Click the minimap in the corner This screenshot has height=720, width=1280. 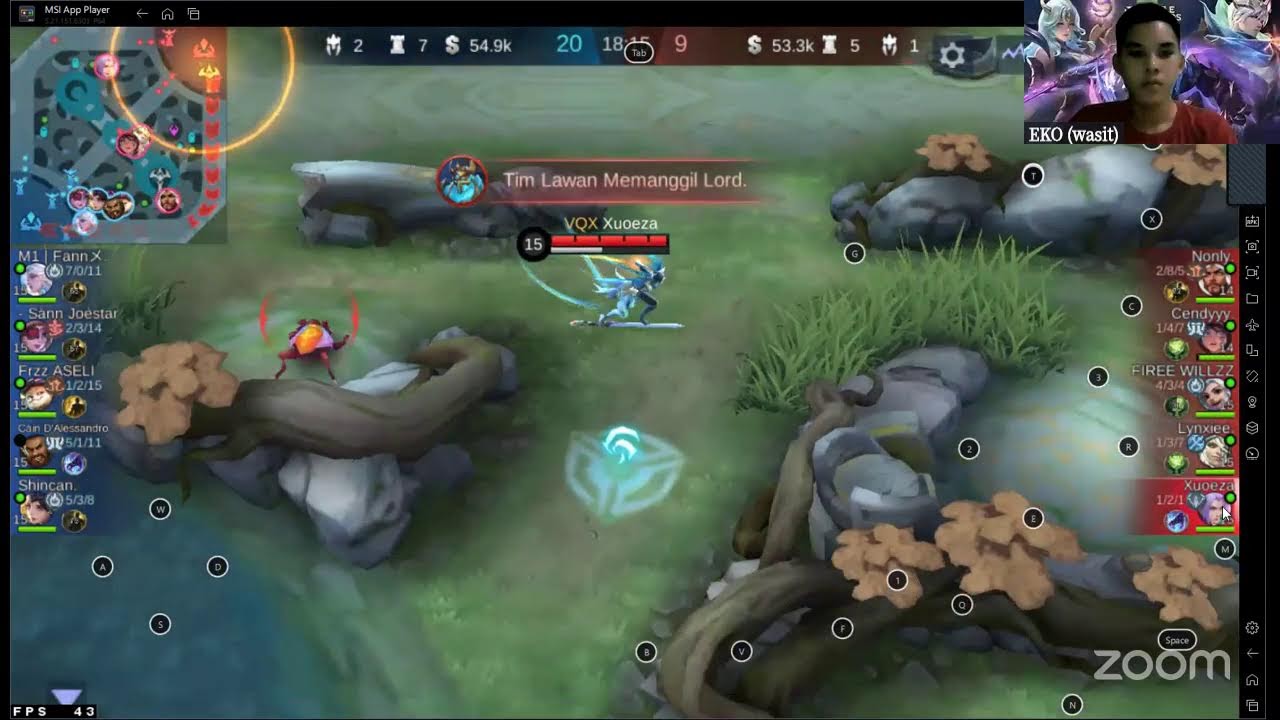point(118,135)
